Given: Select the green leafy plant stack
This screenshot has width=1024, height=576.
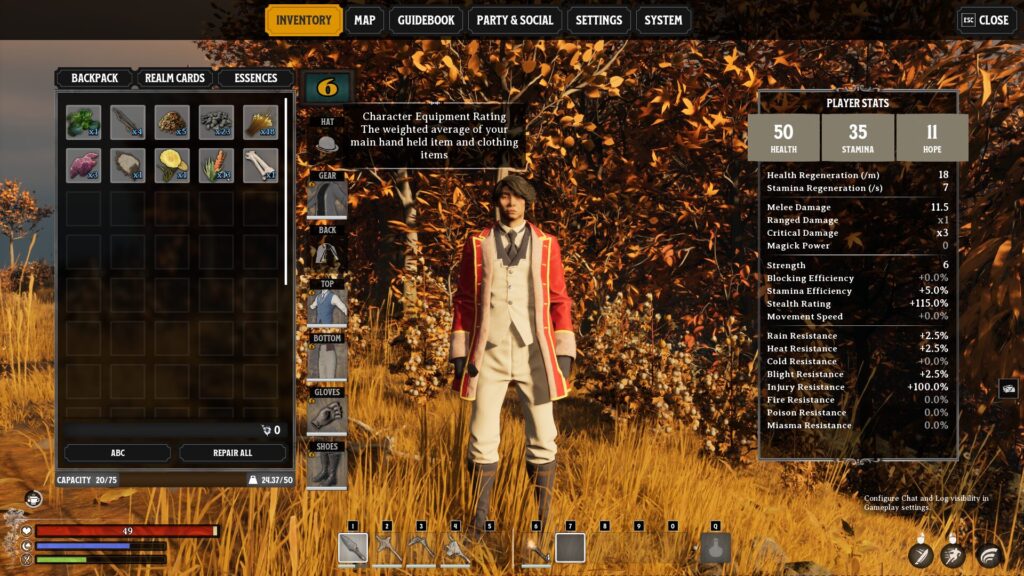Looking at the screenshot, I should click(84, 122).
